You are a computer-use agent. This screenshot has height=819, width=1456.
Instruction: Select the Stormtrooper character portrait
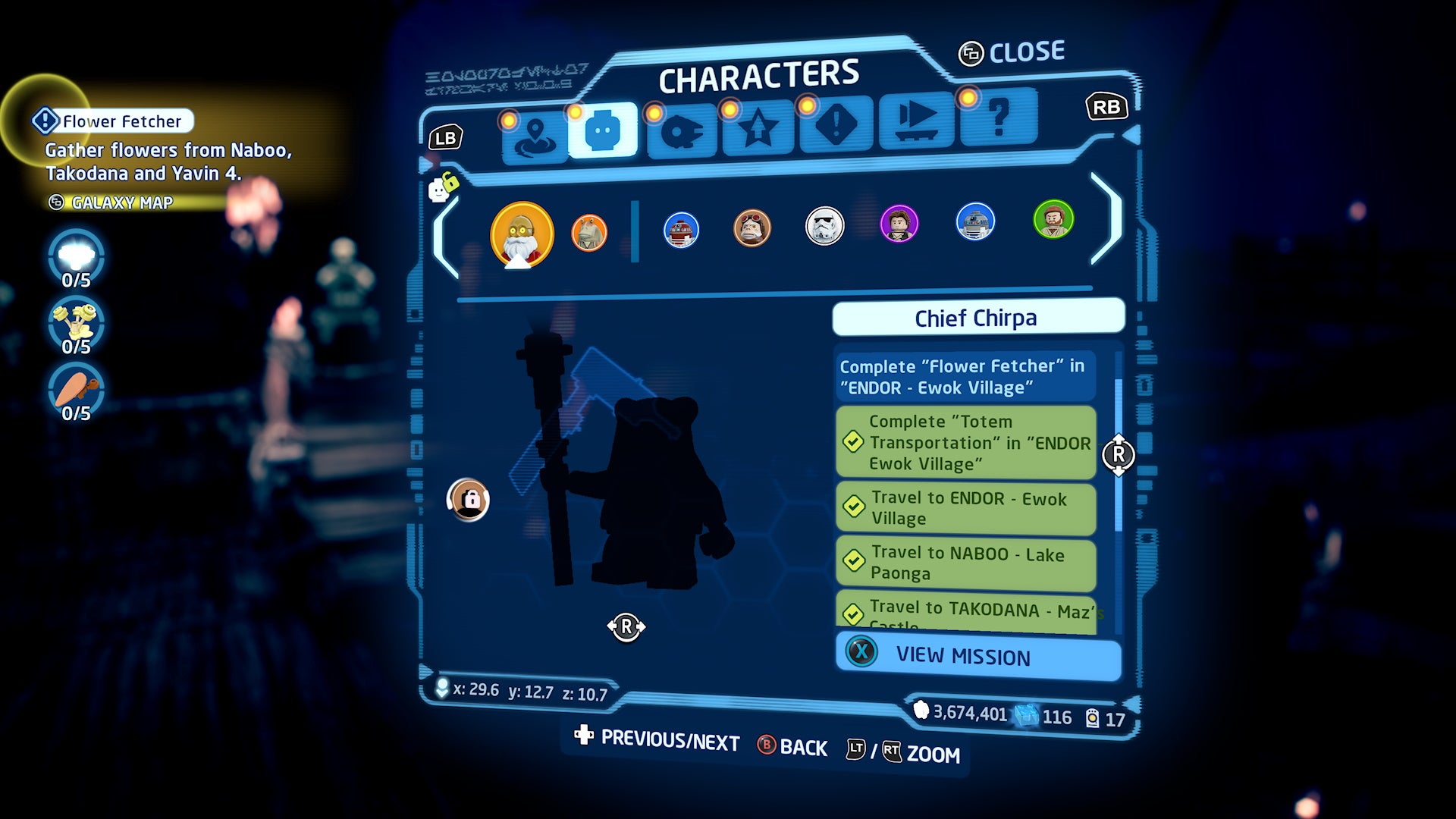pyautogui.click(x=824, y=224)
